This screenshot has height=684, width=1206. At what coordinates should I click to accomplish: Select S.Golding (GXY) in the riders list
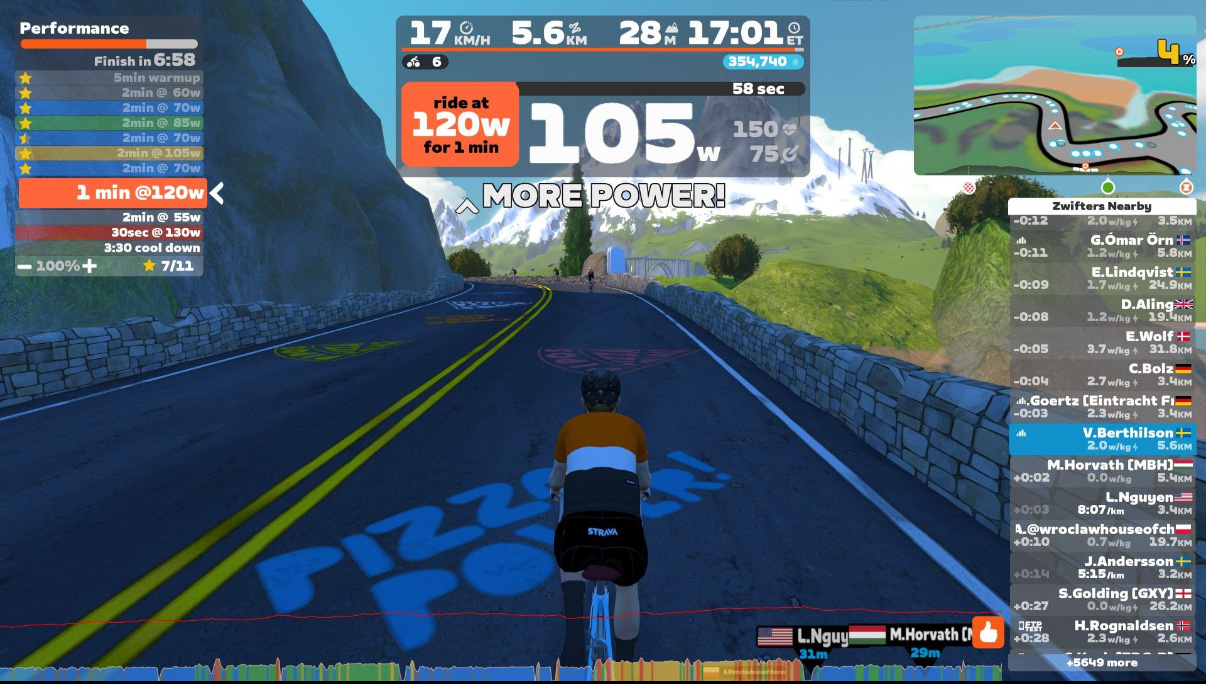1101,599
